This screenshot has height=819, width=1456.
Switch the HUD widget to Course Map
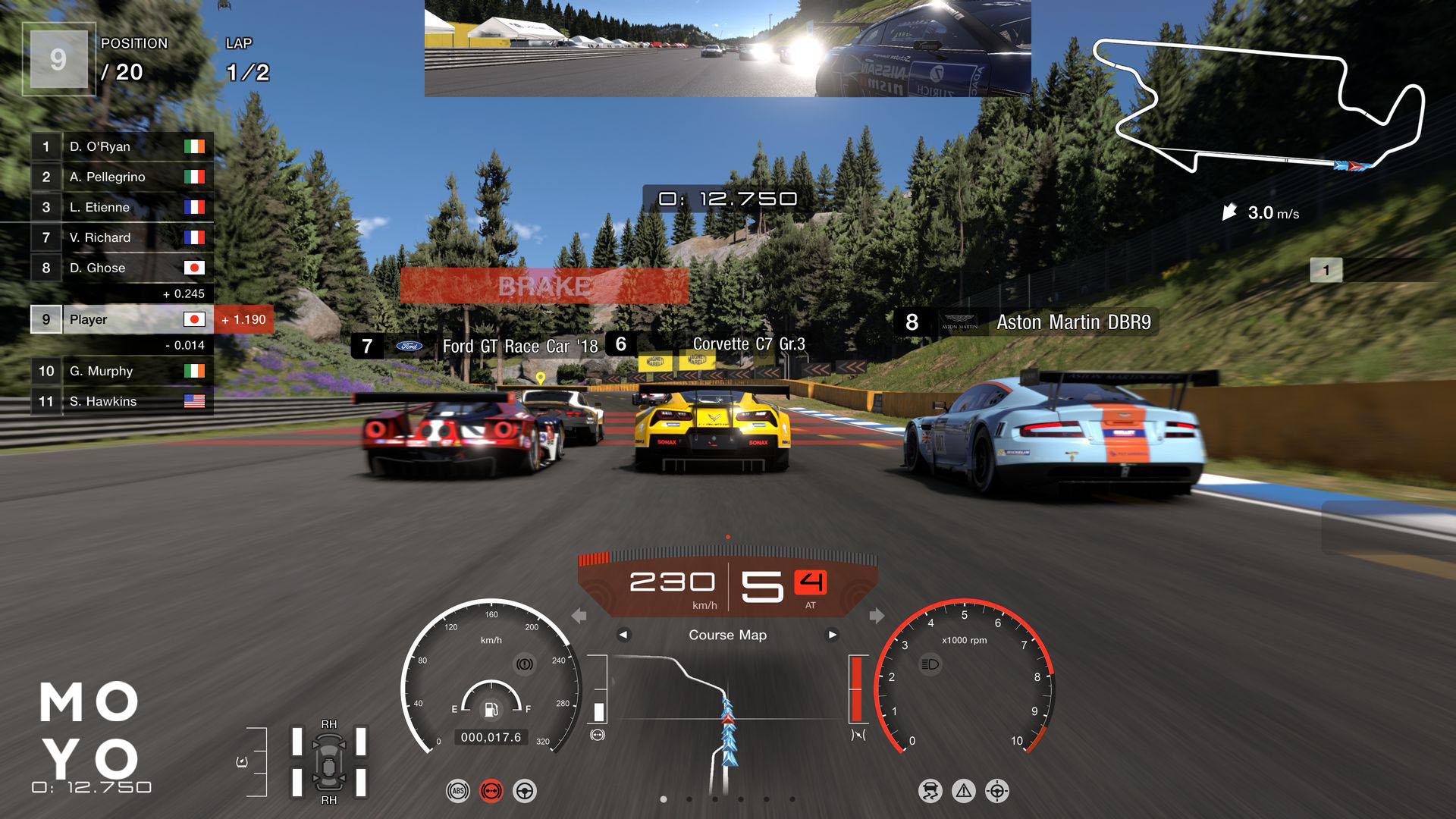(x=726, y=635)
